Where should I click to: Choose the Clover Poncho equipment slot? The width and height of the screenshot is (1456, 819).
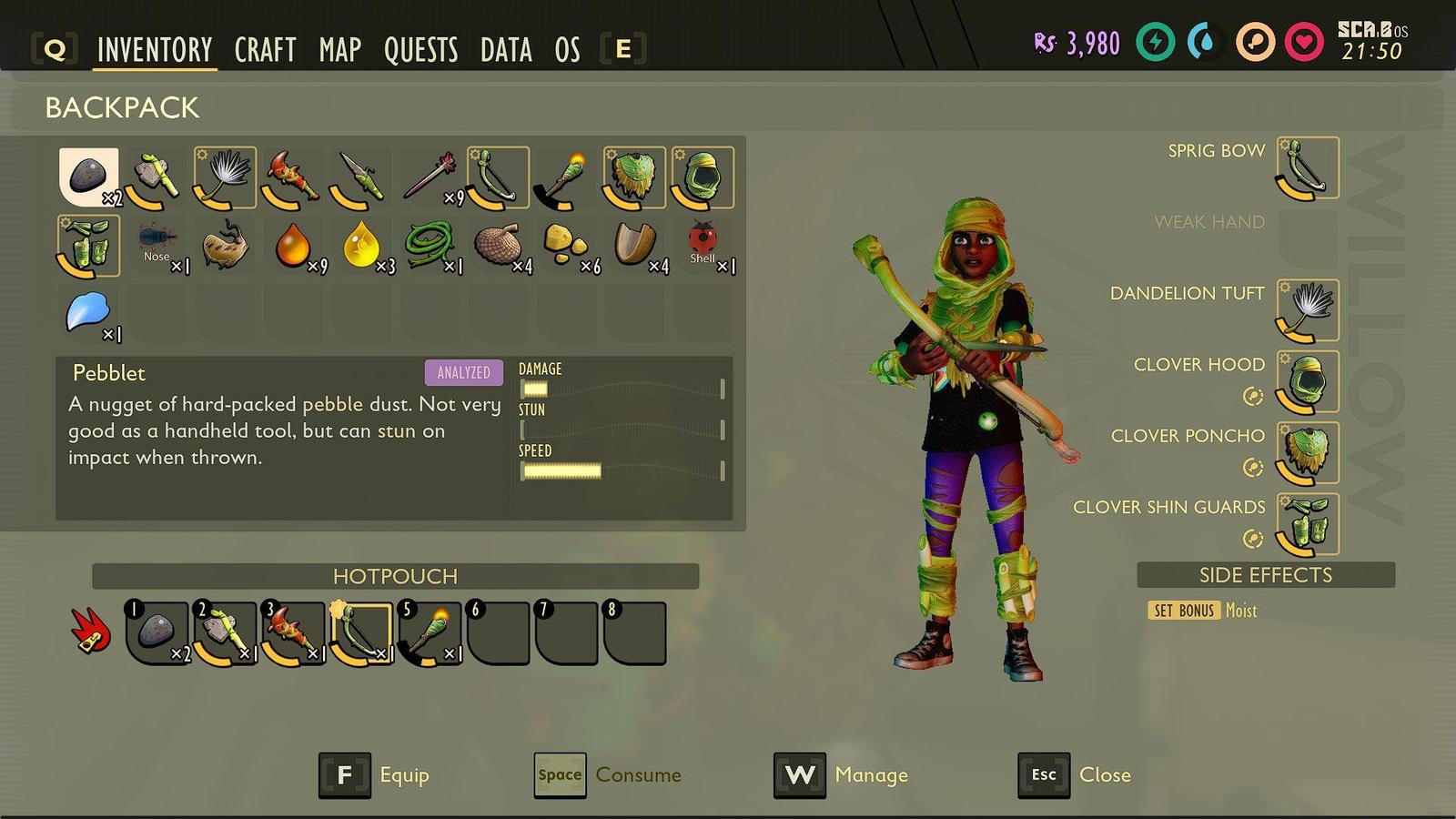tap(1308, 453)
